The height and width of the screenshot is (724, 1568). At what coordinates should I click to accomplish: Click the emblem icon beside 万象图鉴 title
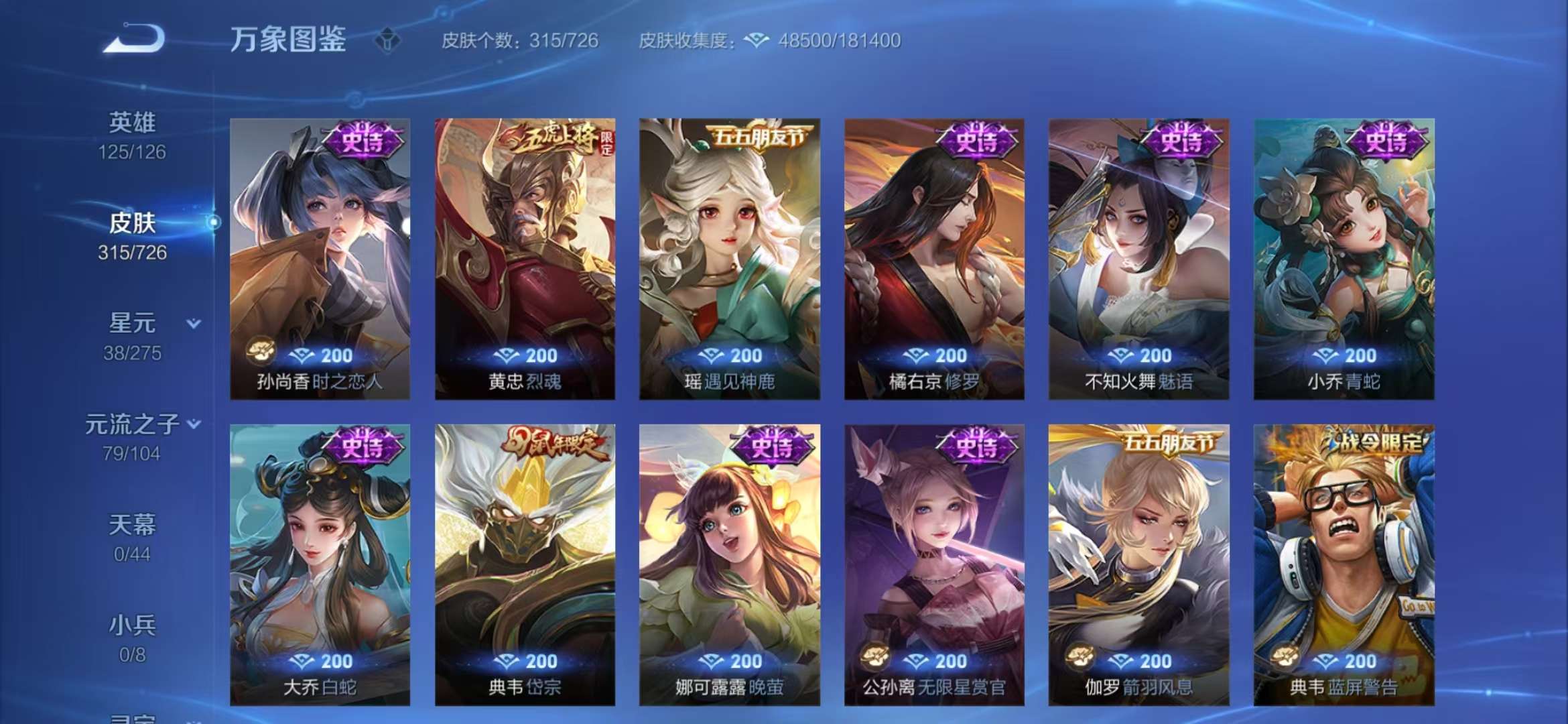[389, 40]
